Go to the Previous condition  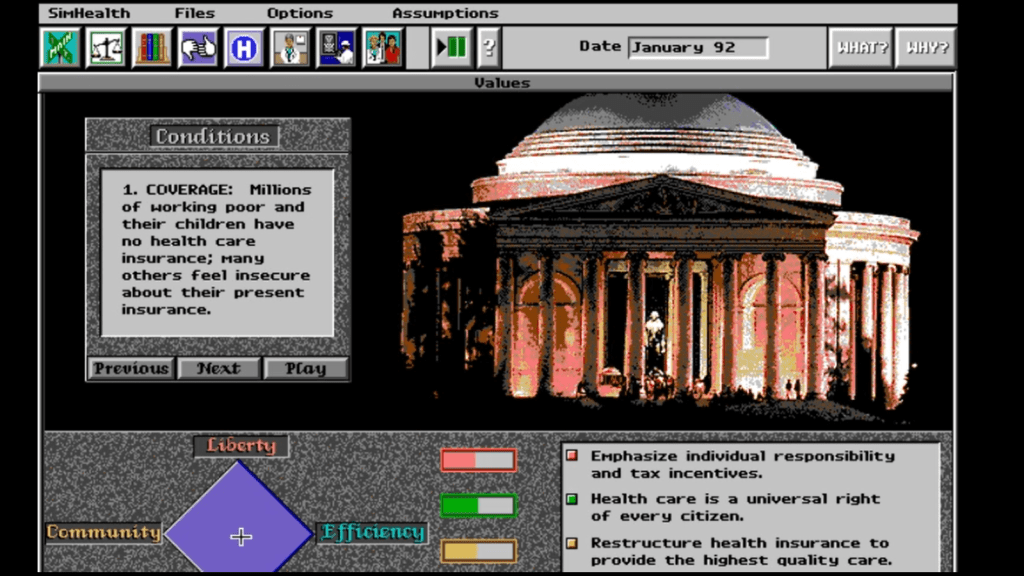(131, 368)
